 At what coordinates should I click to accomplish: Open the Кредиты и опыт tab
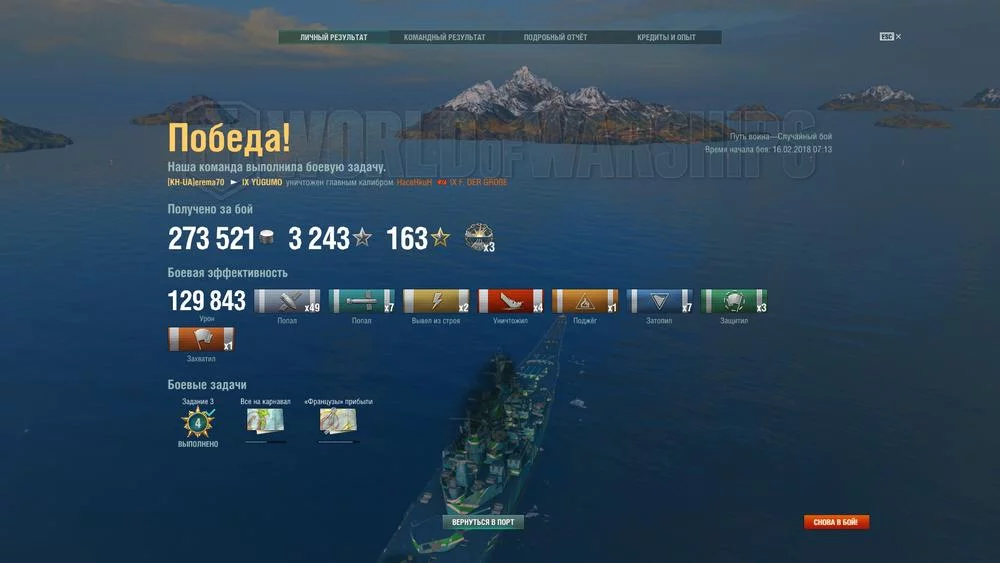666,38
